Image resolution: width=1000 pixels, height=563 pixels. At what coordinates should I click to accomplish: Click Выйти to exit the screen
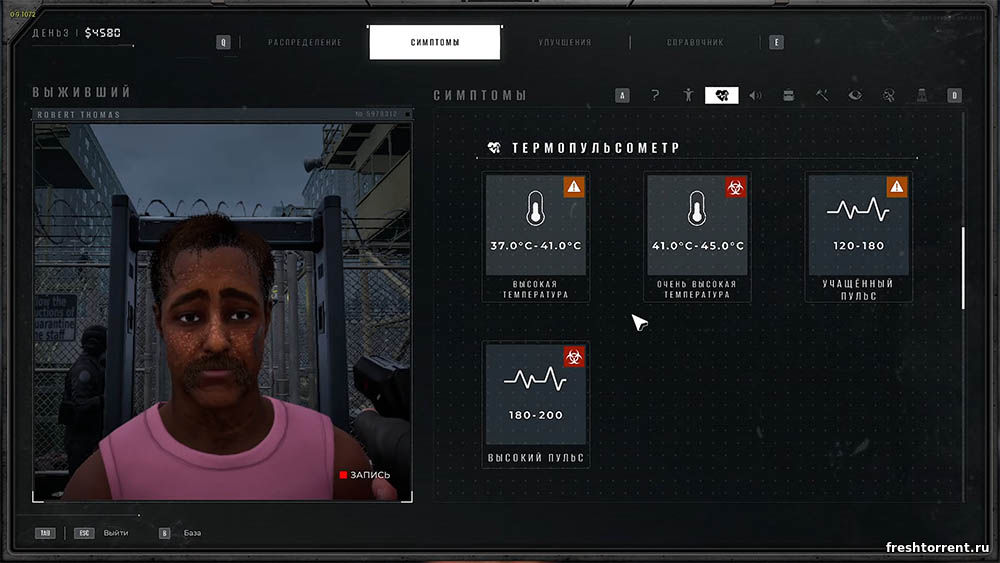[116, 533]
